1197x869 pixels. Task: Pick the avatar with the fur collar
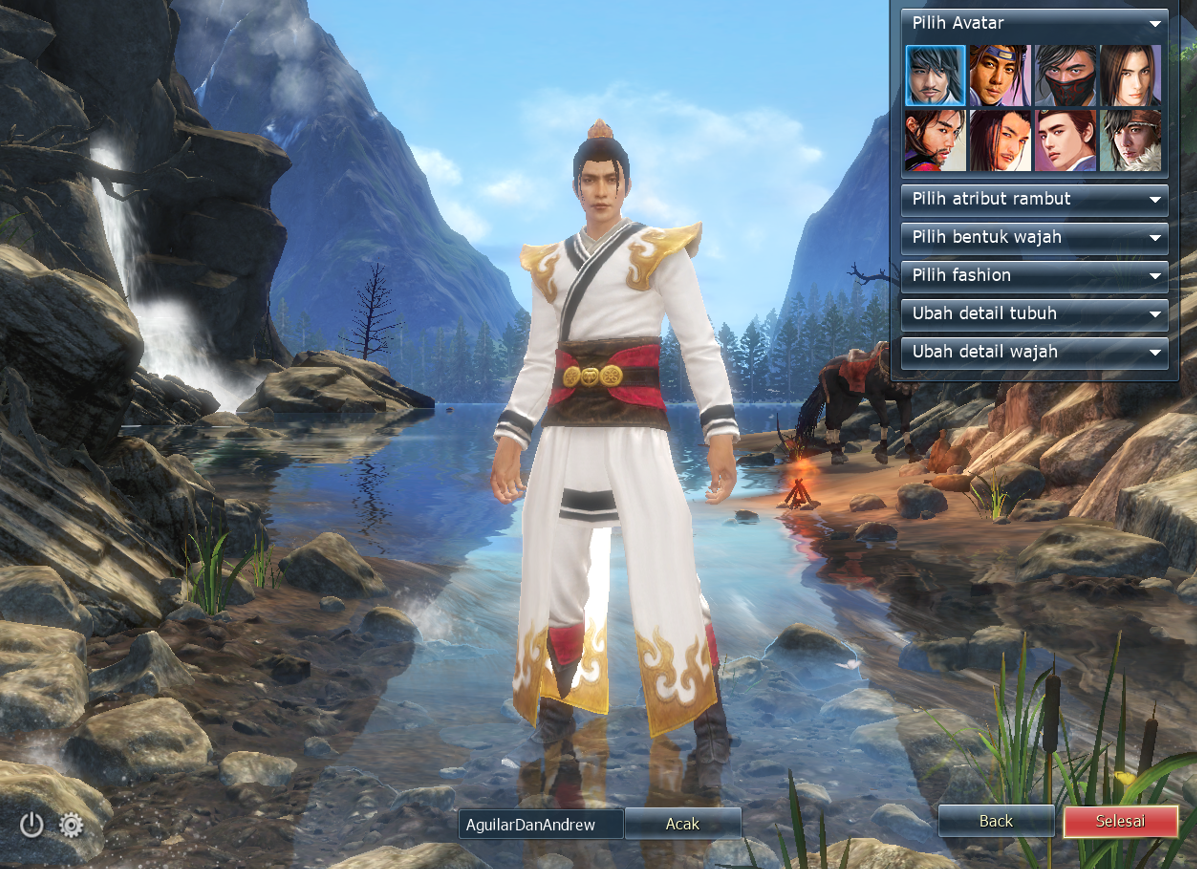click(x=1131, y=140)
